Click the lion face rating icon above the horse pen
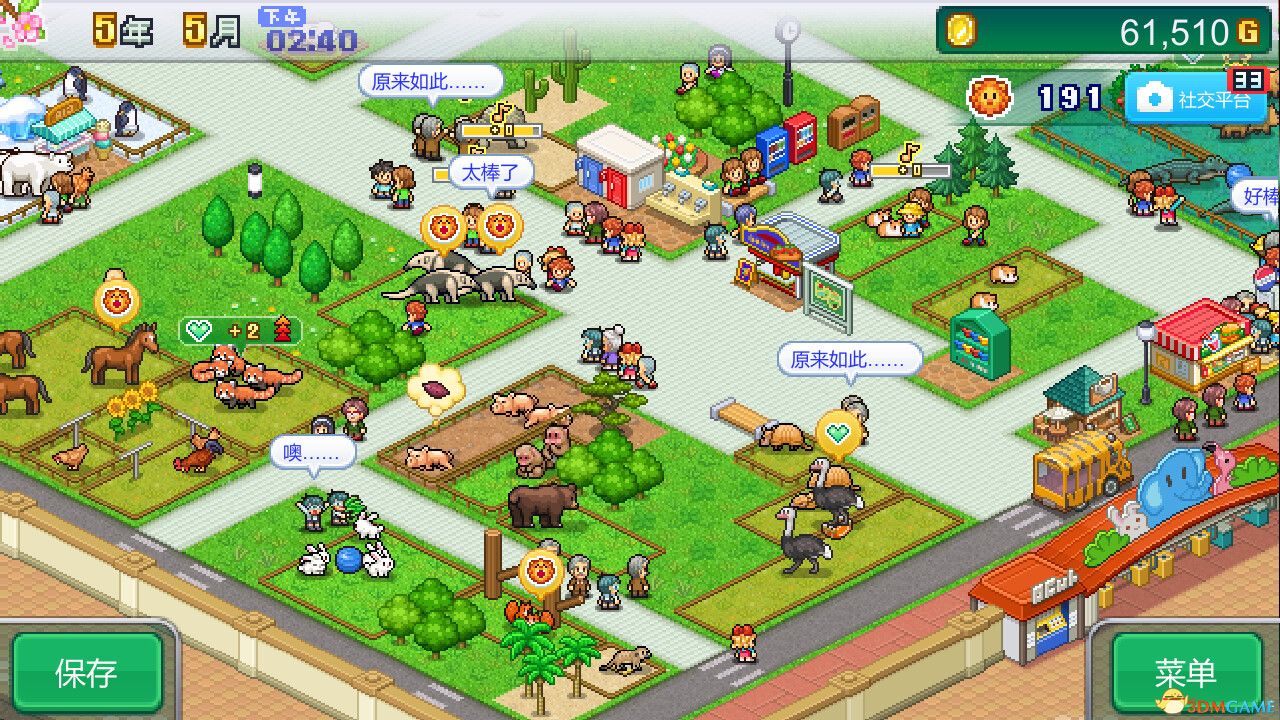The image size is (1280, 720). click(118, 299)
